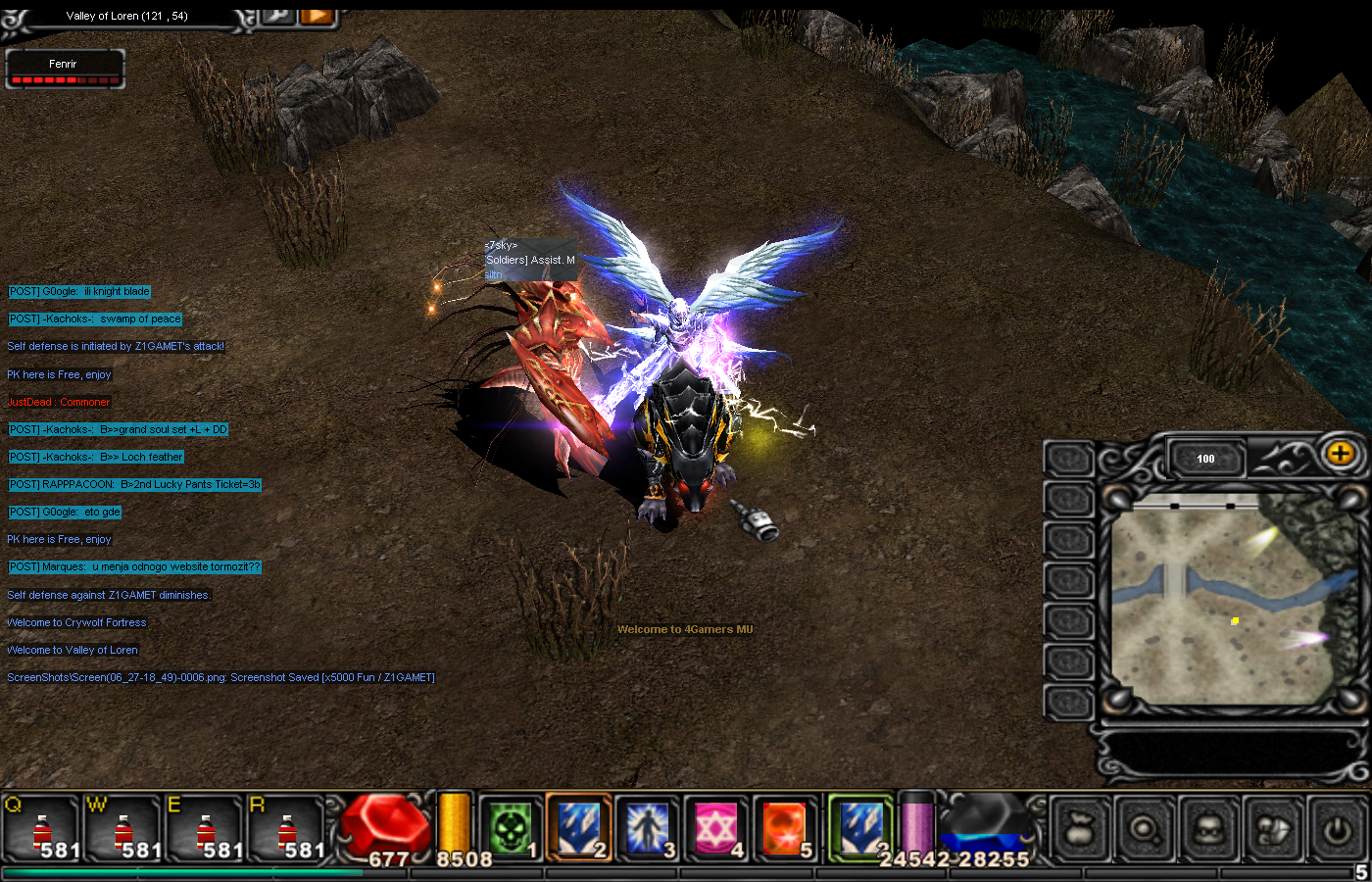Click the orange play arrow button
This screenshot has width=1372, height=882.
[x=317, y=14]
